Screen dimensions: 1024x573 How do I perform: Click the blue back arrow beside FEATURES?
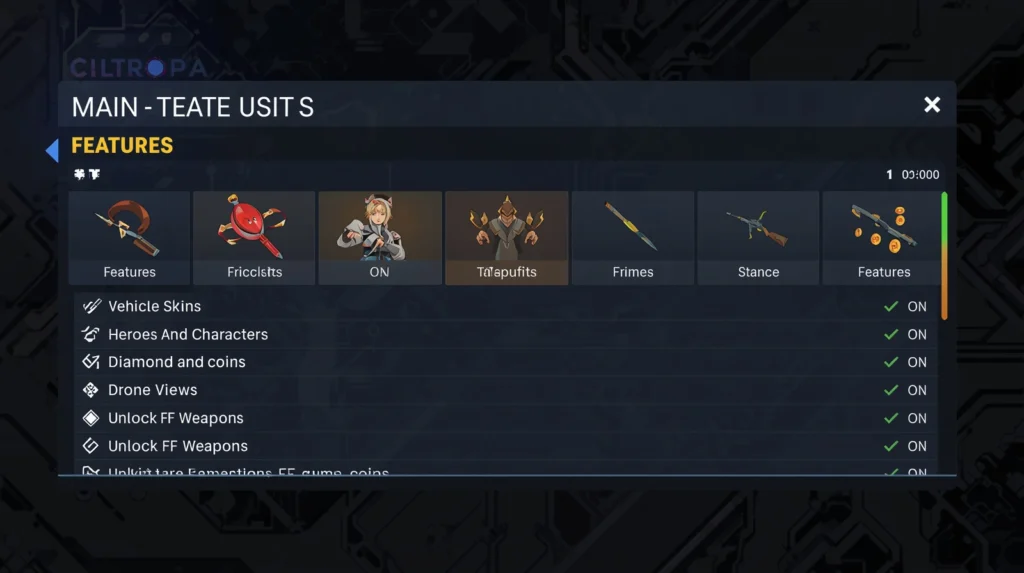52,150
